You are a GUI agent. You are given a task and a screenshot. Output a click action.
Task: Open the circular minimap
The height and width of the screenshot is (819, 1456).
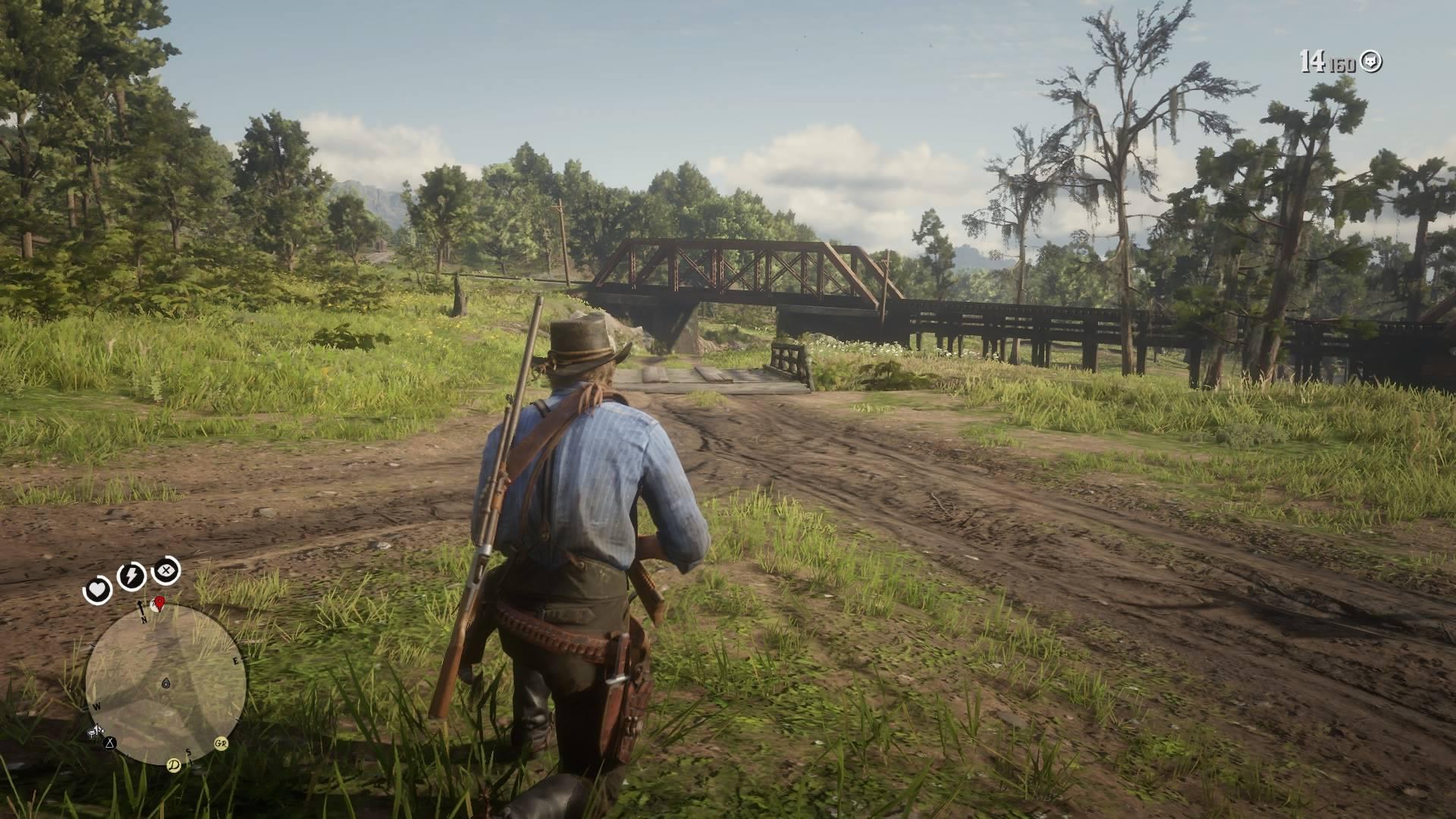(165, 684)
